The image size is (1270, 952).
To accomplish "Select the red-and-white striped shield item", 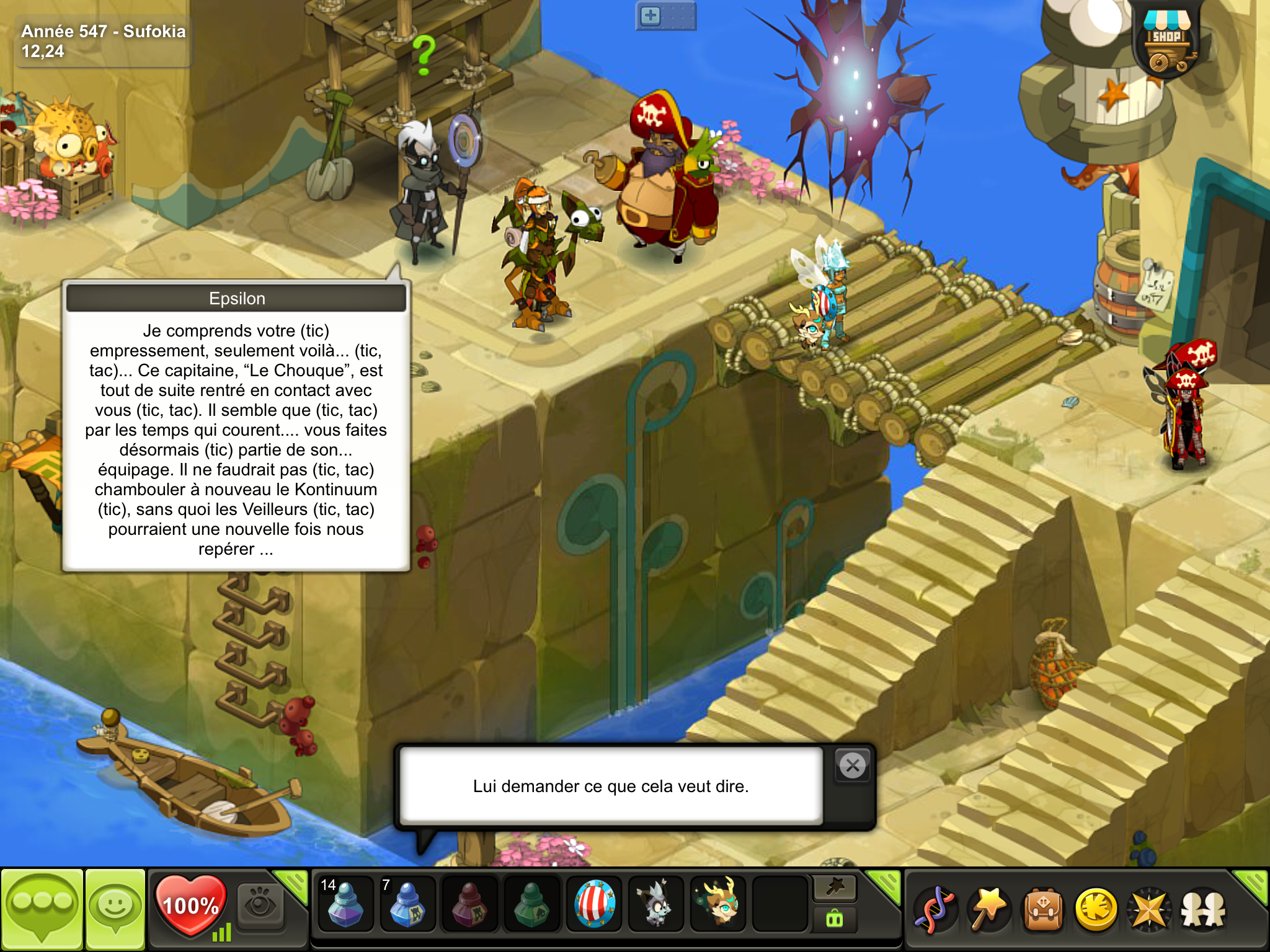I will pyautogui.click(x=594, y=904).
